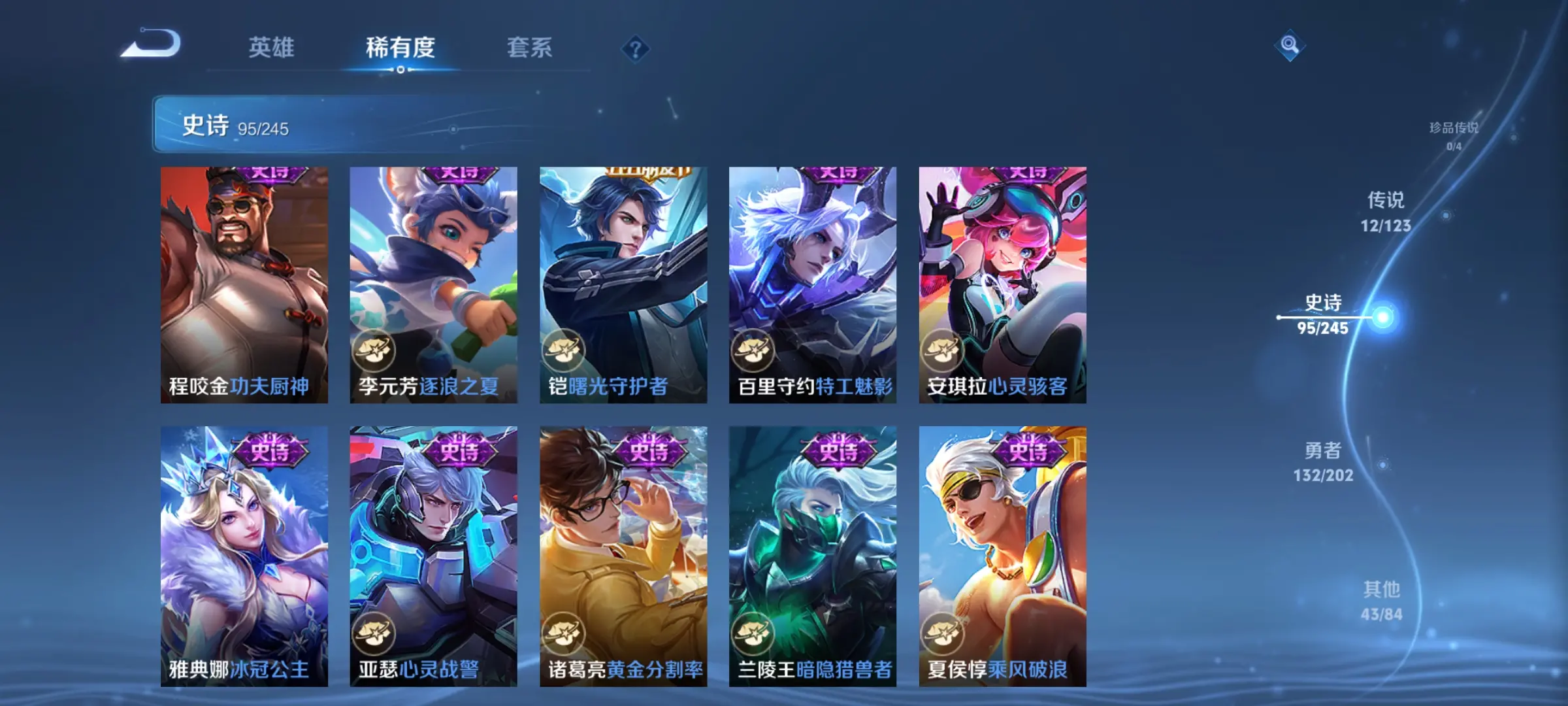Jump to 其他 rarity section
1568x706 pixels.
[1381, 601]
